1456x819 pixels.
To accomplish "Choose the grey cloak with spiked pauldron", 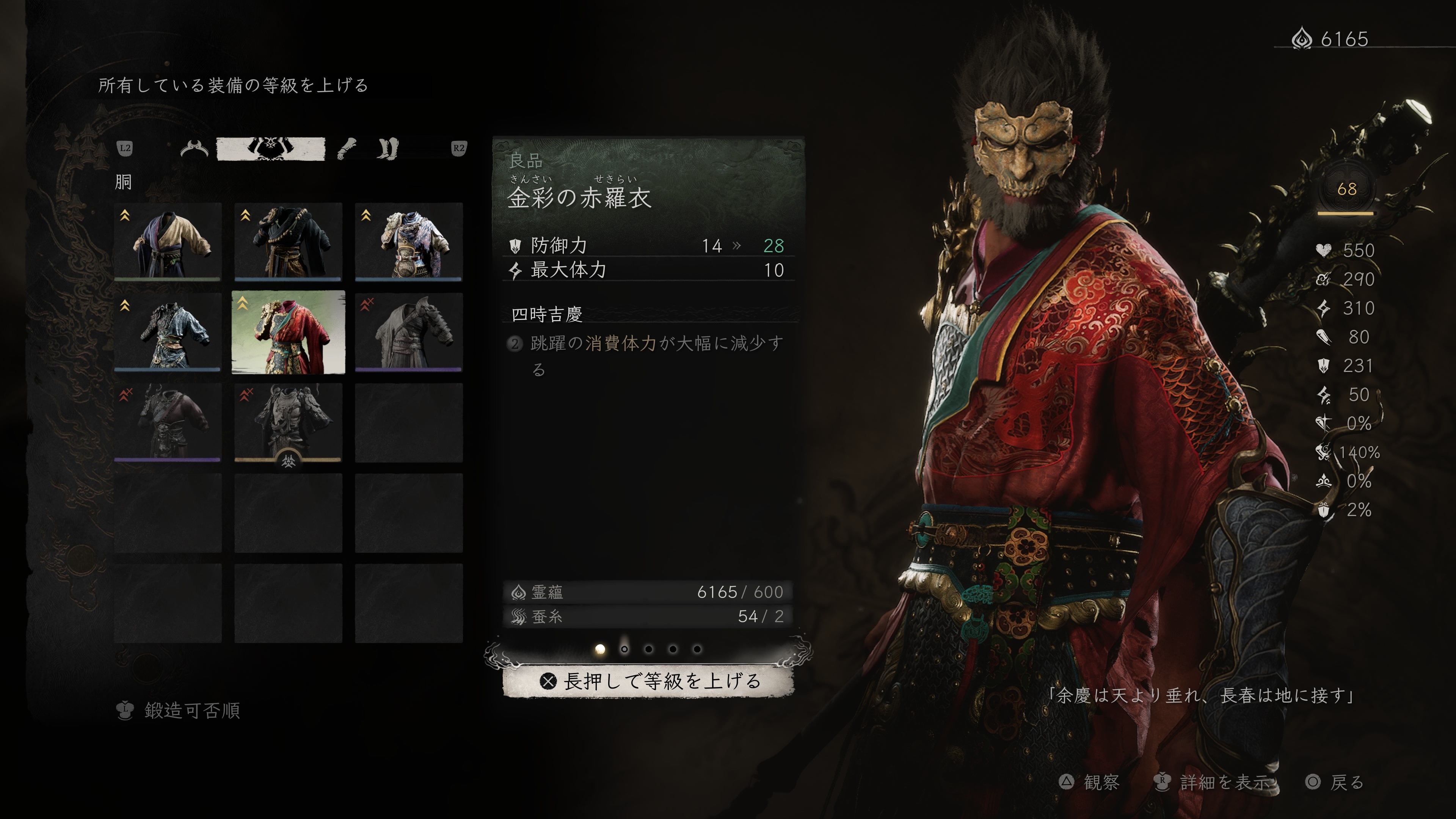I will pyautogui.click(x=409, y=333).
